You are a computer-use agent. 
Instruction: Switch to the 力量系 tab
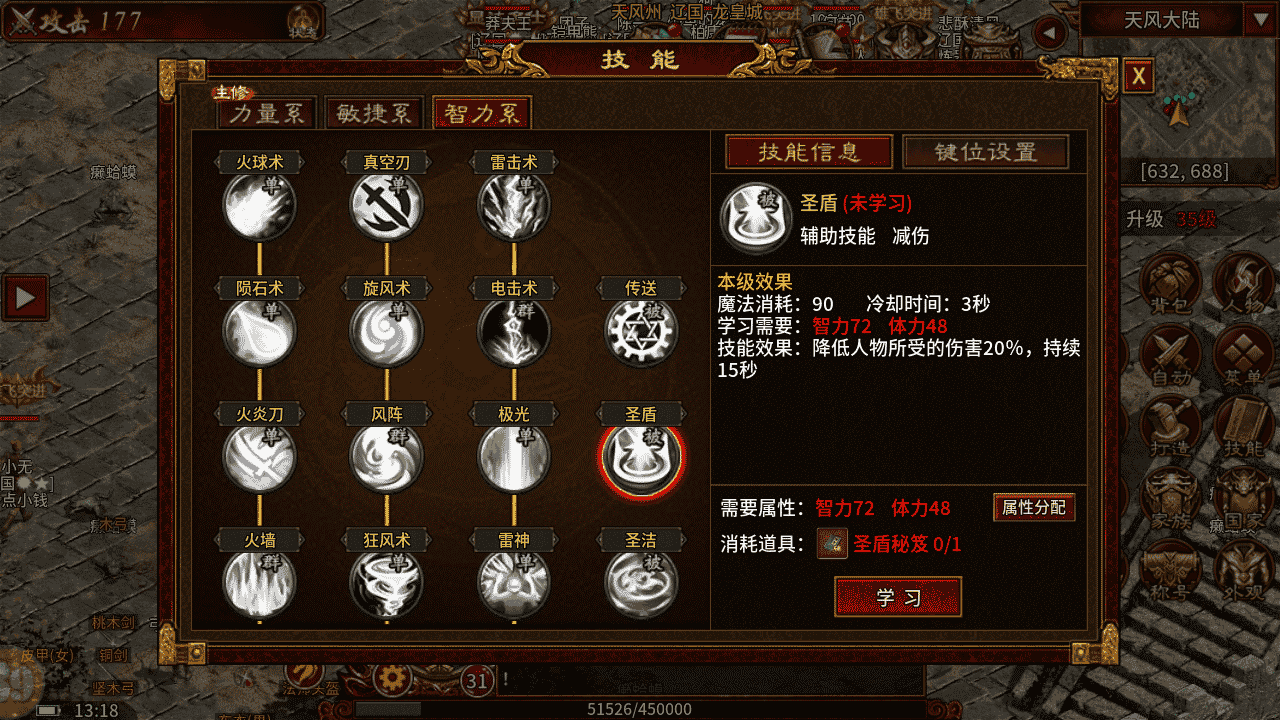click(266, 113)
